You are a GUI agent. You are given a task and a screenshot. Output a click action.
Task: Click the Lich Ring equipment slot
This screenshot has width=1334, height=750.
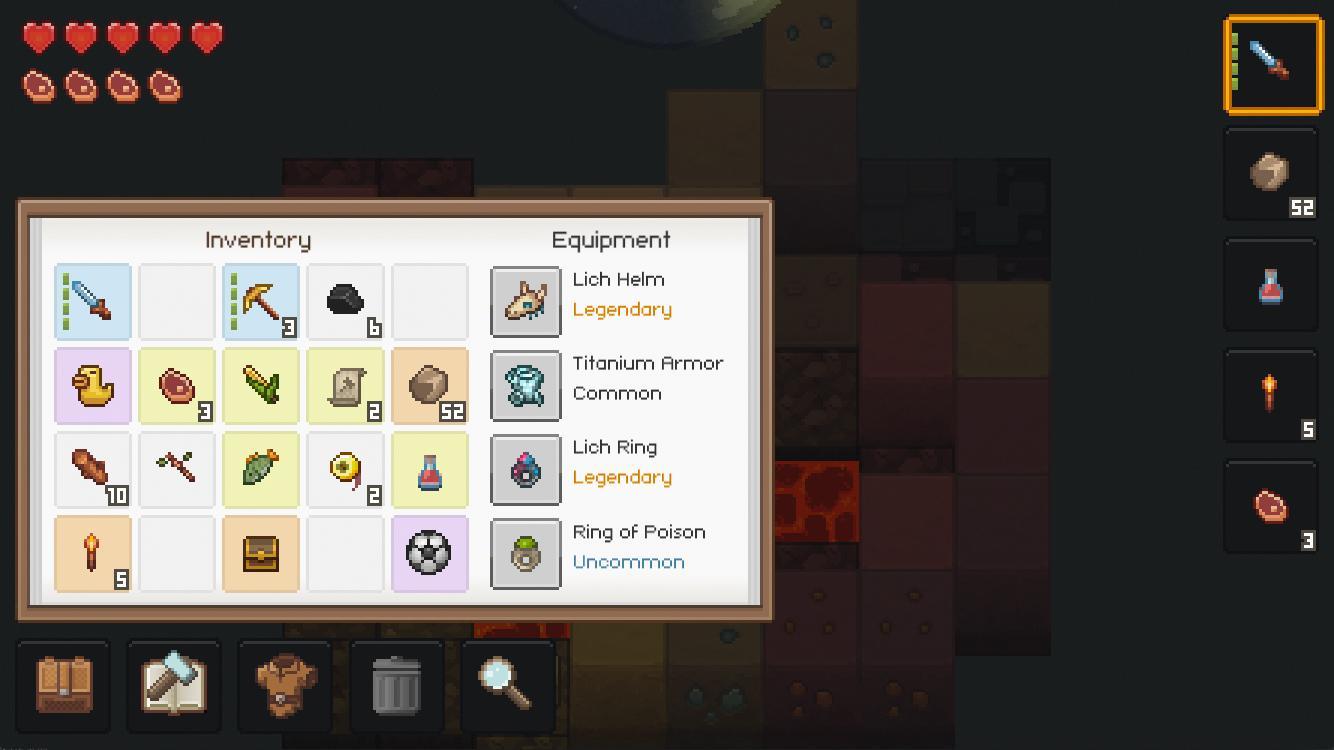526,470
